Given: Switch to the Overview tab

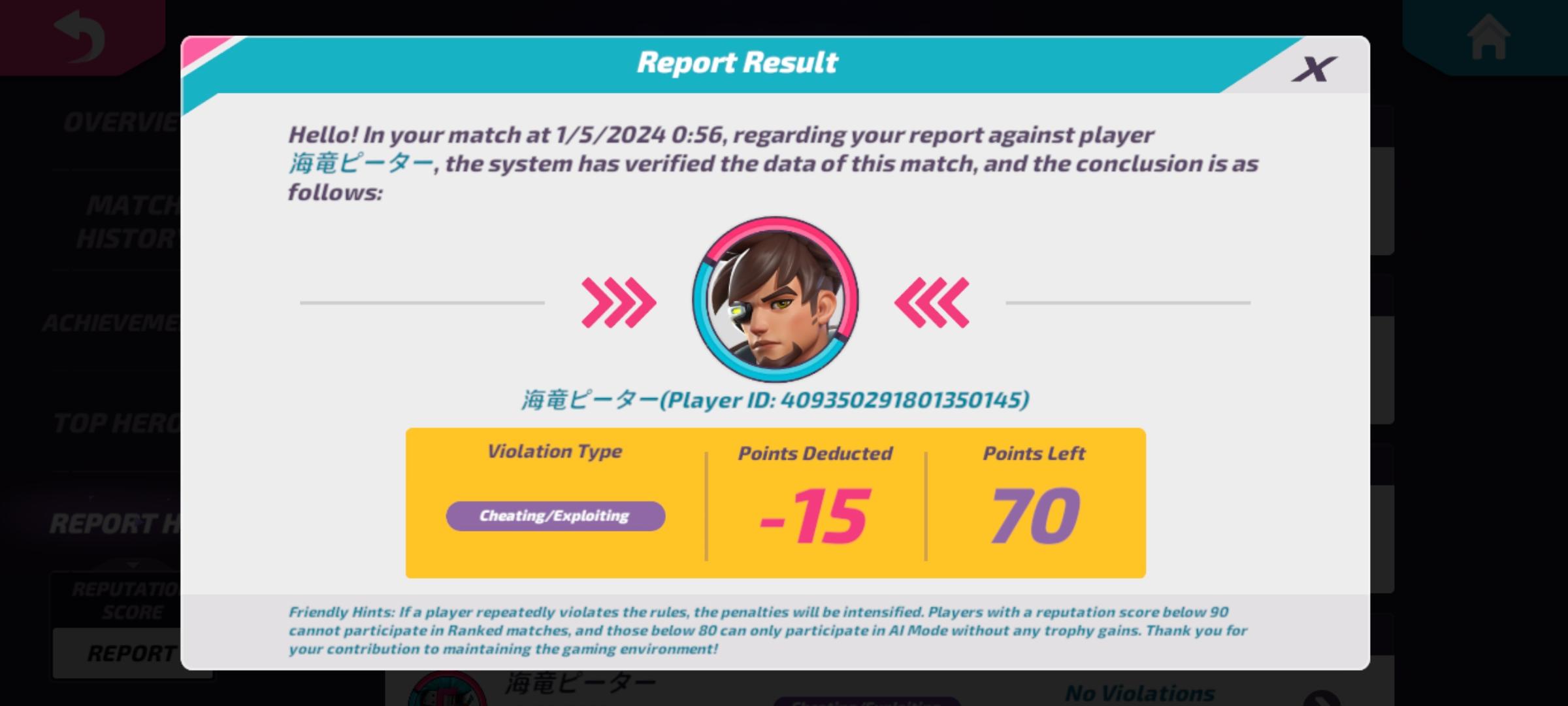Looking at the screenshot, I should click(x=118, y=123).
